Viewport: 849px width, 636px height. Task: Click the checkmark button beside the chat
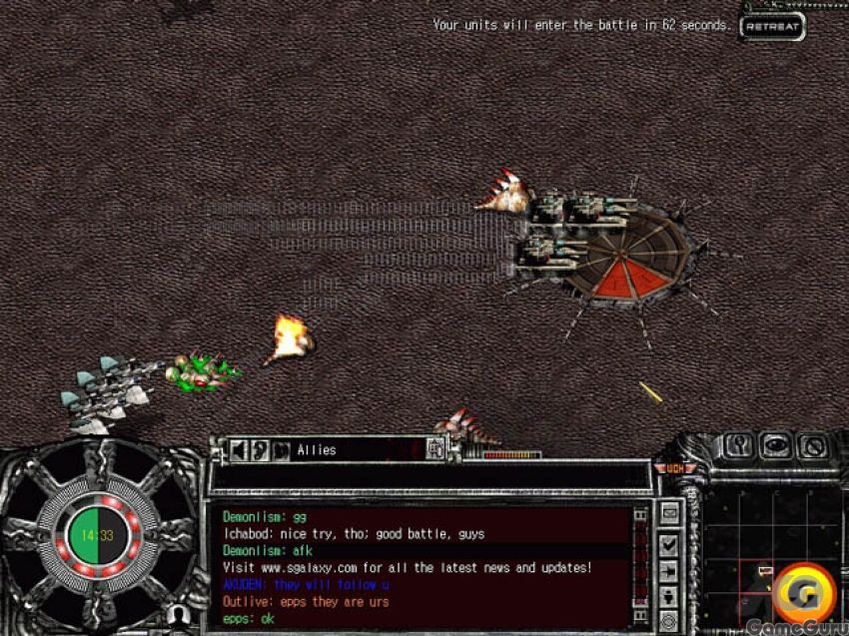point(669,545)
